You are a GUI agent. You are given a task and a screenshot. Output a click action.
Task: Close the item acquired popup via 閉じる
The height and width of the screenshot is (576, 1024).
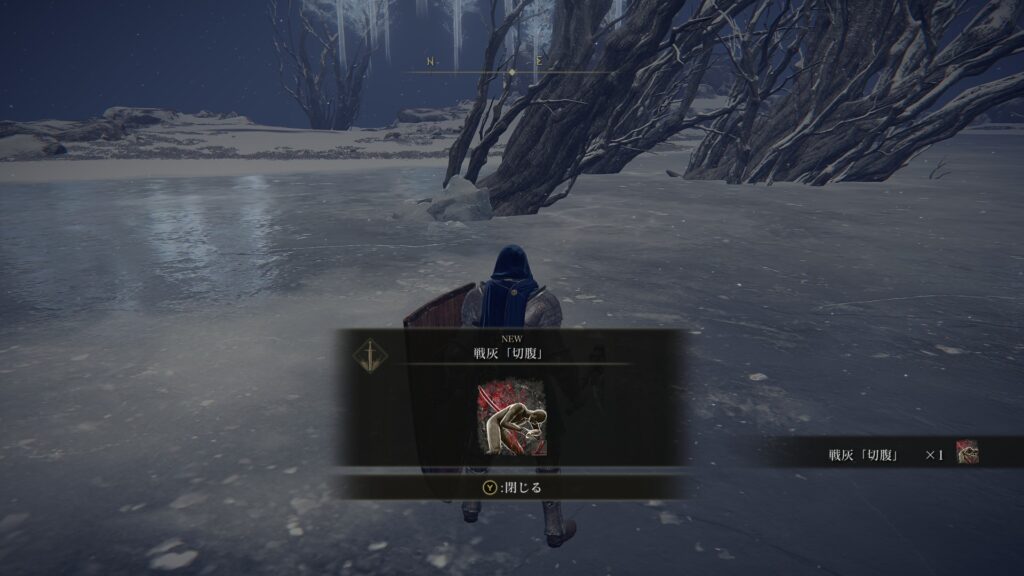[x=511, y=488]
